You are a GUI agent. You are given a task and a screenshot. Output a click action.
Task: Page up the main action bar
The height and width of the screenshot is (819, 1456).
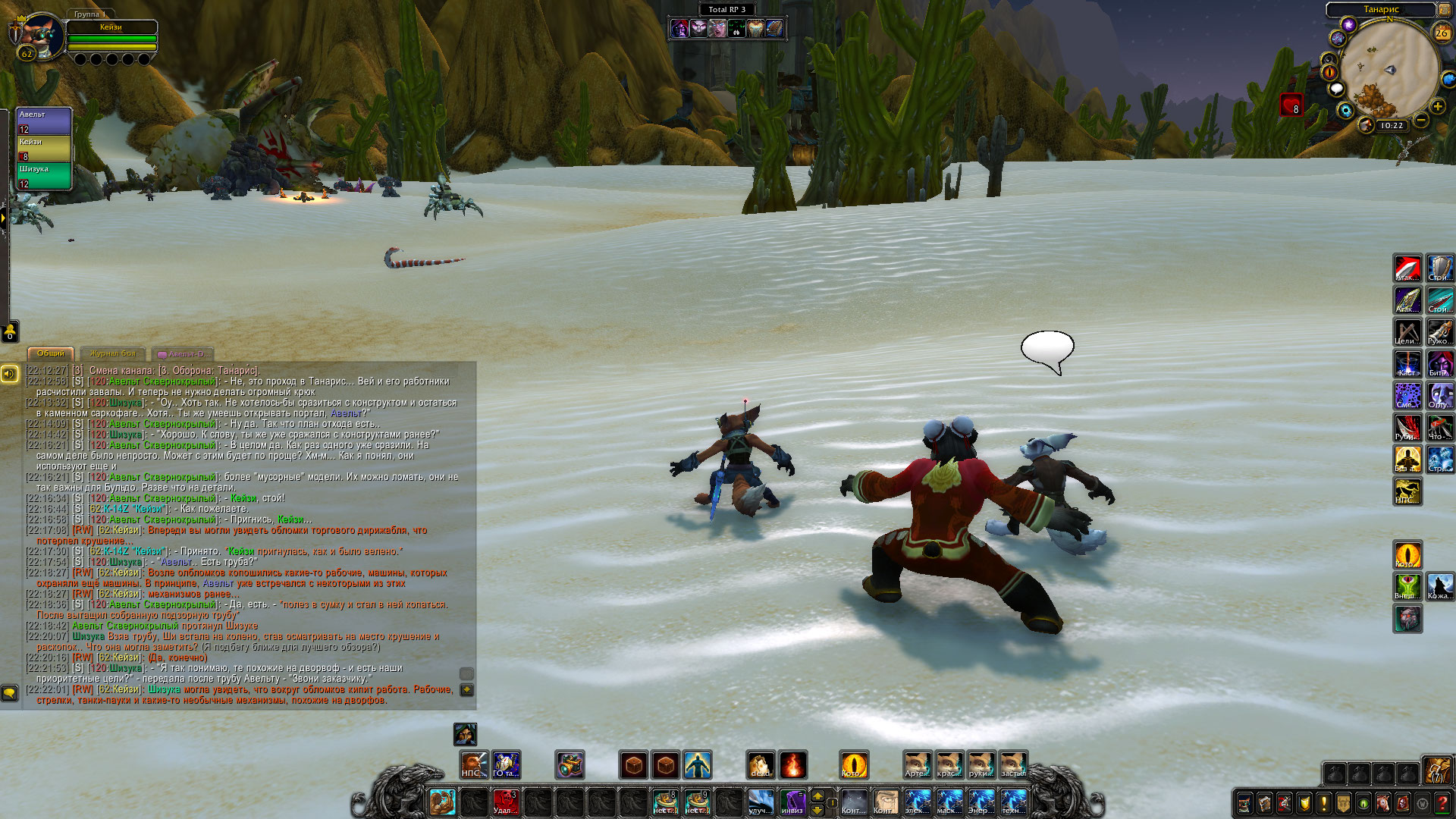click(x=817, y=795)
